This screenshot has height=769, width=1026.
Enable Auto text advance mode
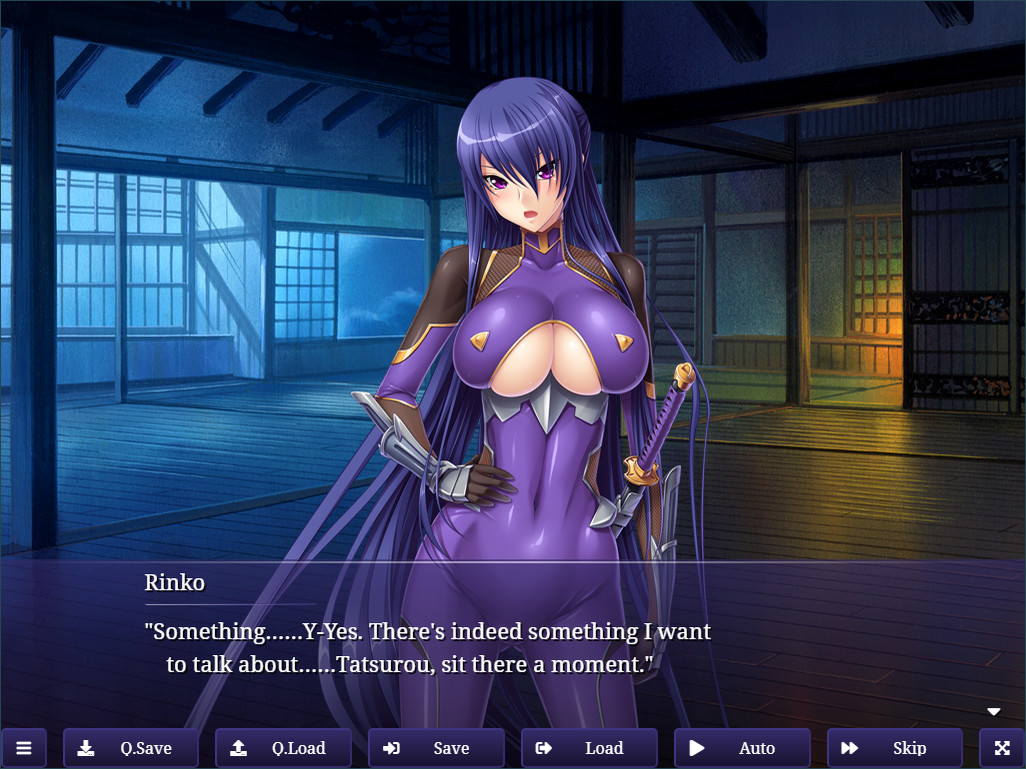[742, 748]
